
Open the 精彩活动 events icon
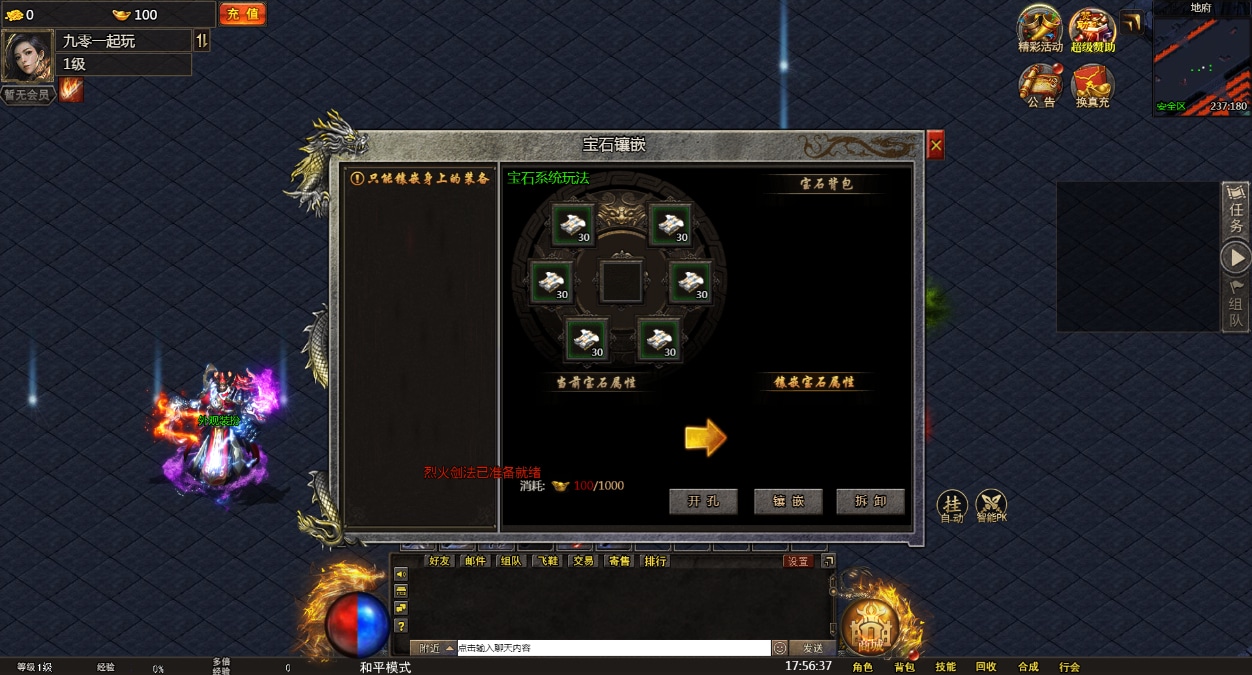[1040, 28]
